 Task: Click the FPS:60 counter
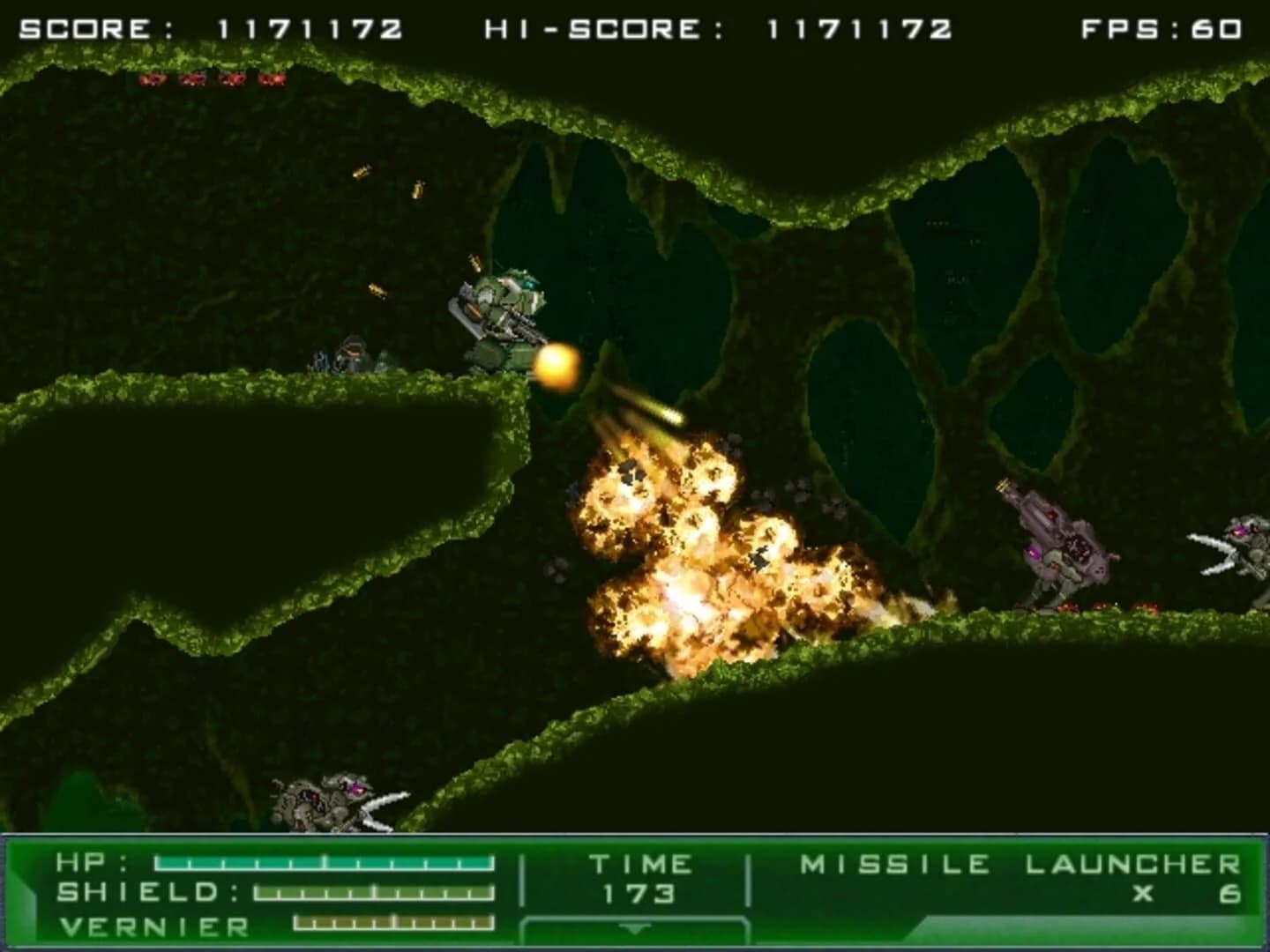(x=1163, y=26)
